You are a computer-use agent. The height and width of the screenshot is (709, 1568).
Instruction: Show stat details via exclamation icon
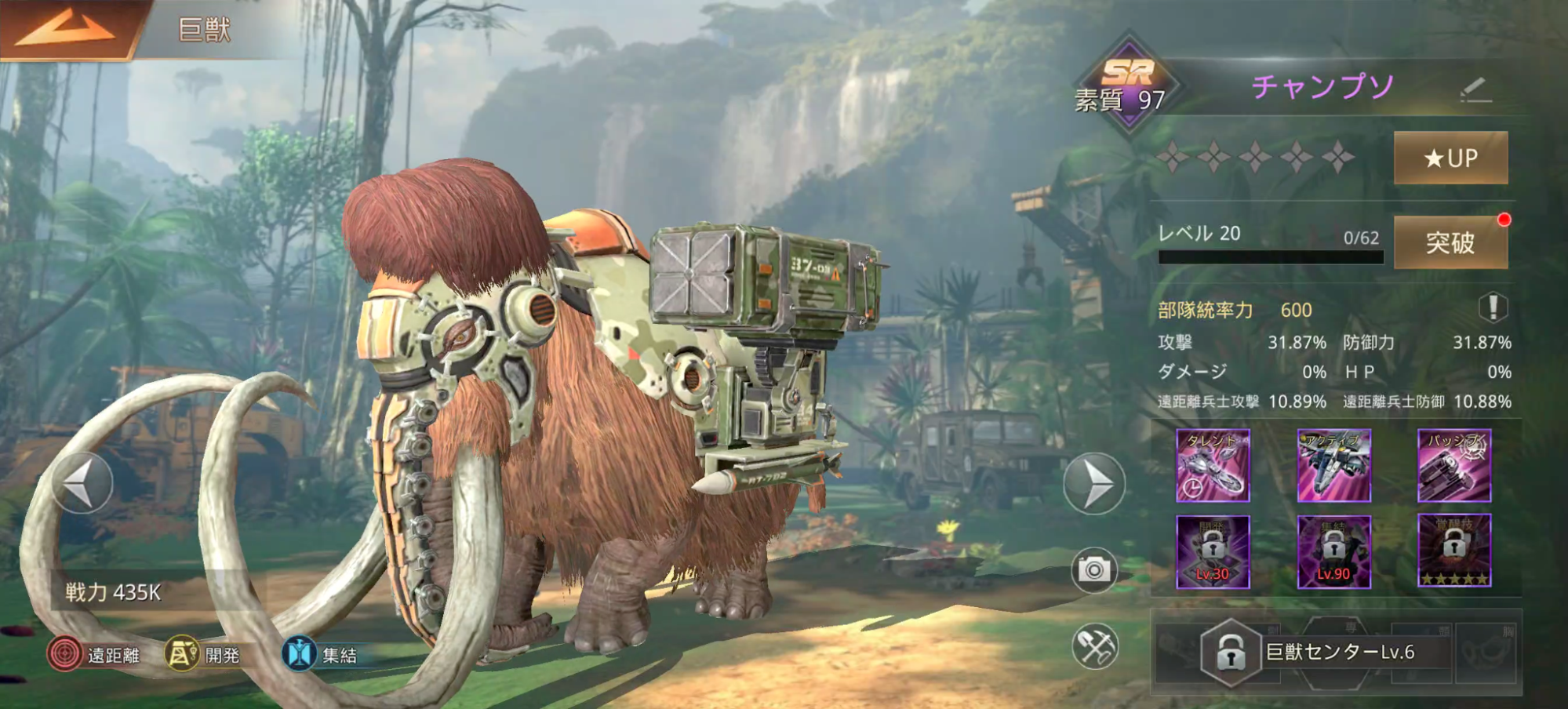[1493, 307]
